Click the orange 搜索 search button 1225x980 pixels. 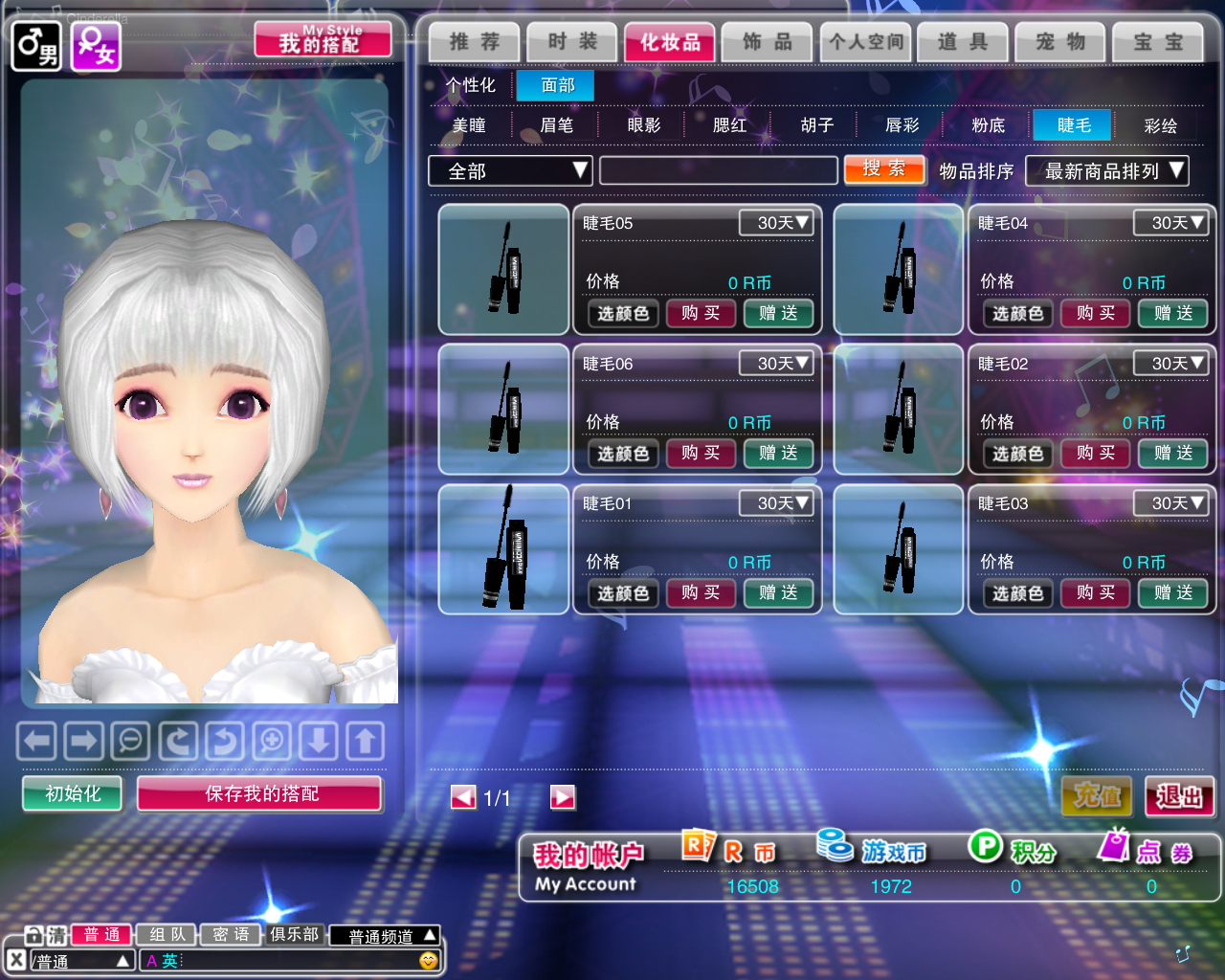[x=884, y=169]
